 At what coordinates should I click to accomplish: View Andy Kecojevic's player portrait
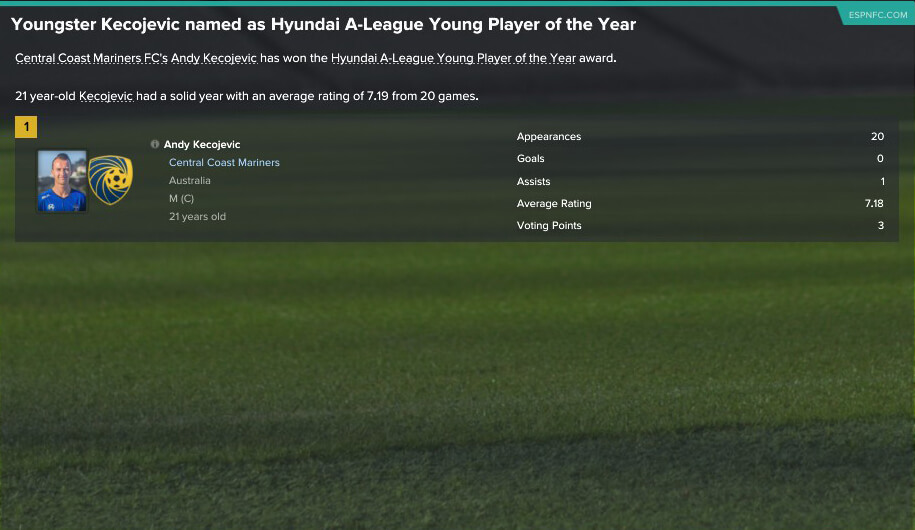[62, 181]
